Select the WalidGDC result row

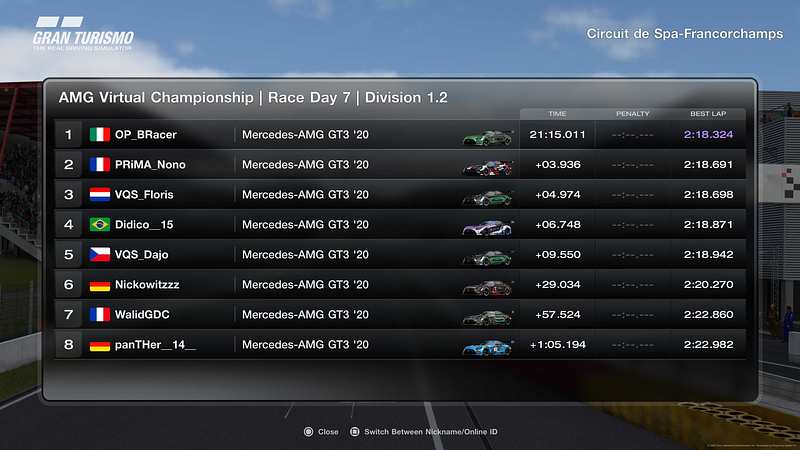[x=400, y=314]
